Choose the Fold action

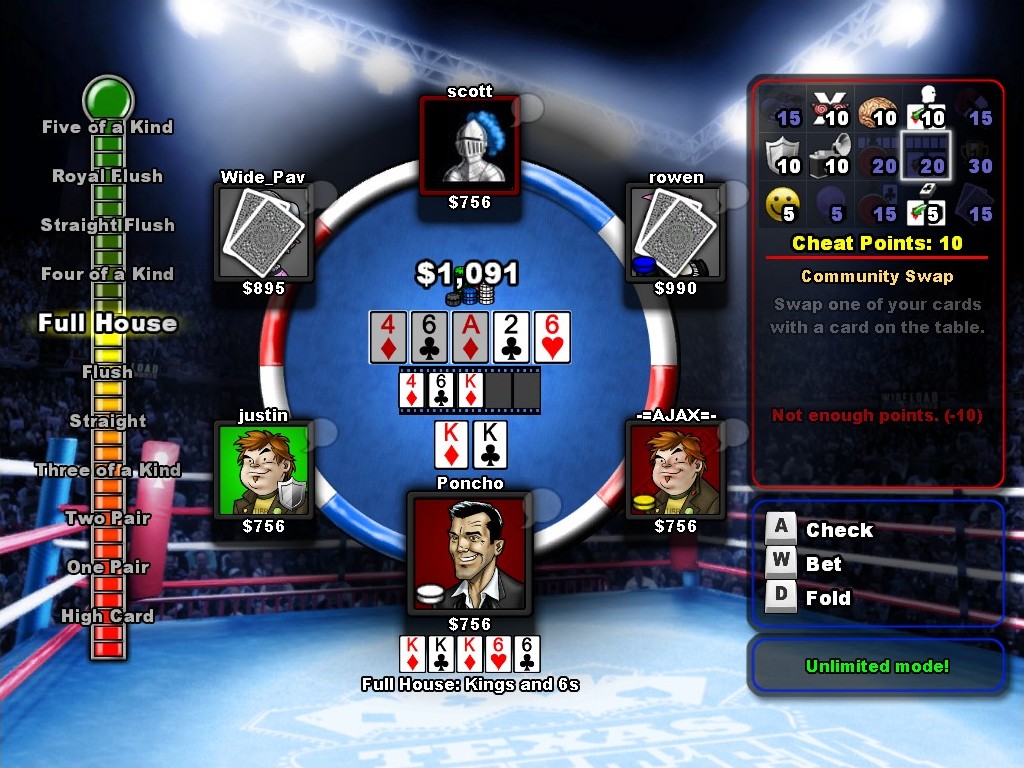click(828, 598)
